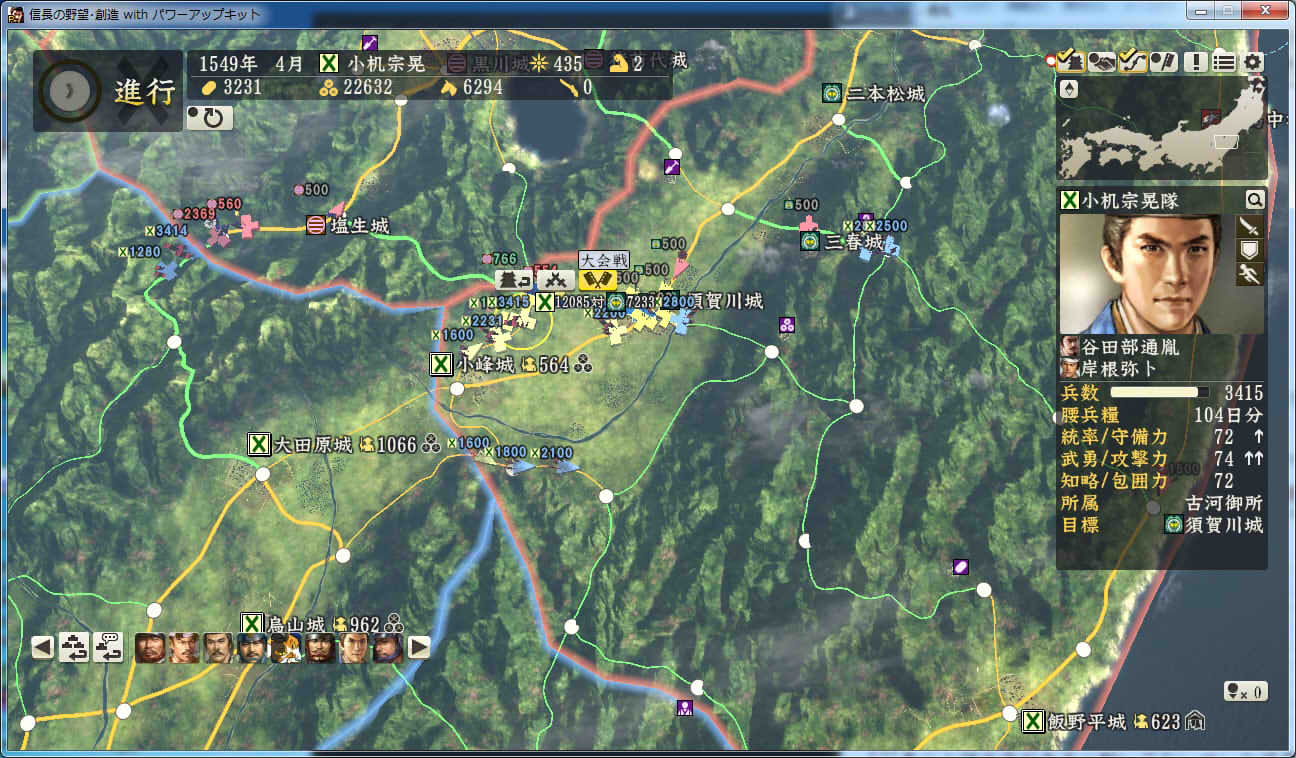Toggle the time speed cycle button

(x=209, y=118)
